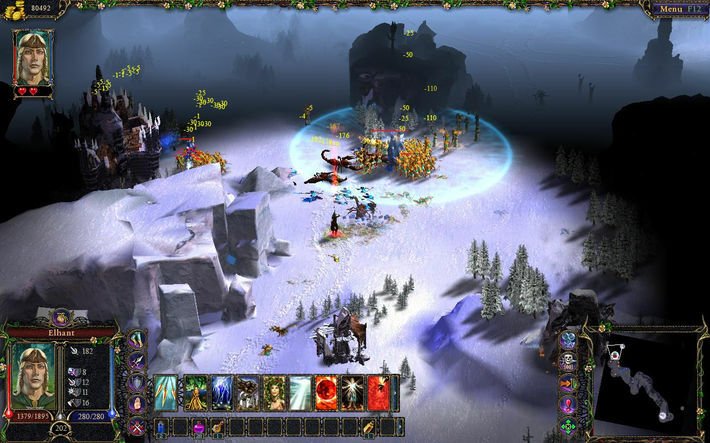
Task: Click the crossed swords command button
Action: click(137, 428)
